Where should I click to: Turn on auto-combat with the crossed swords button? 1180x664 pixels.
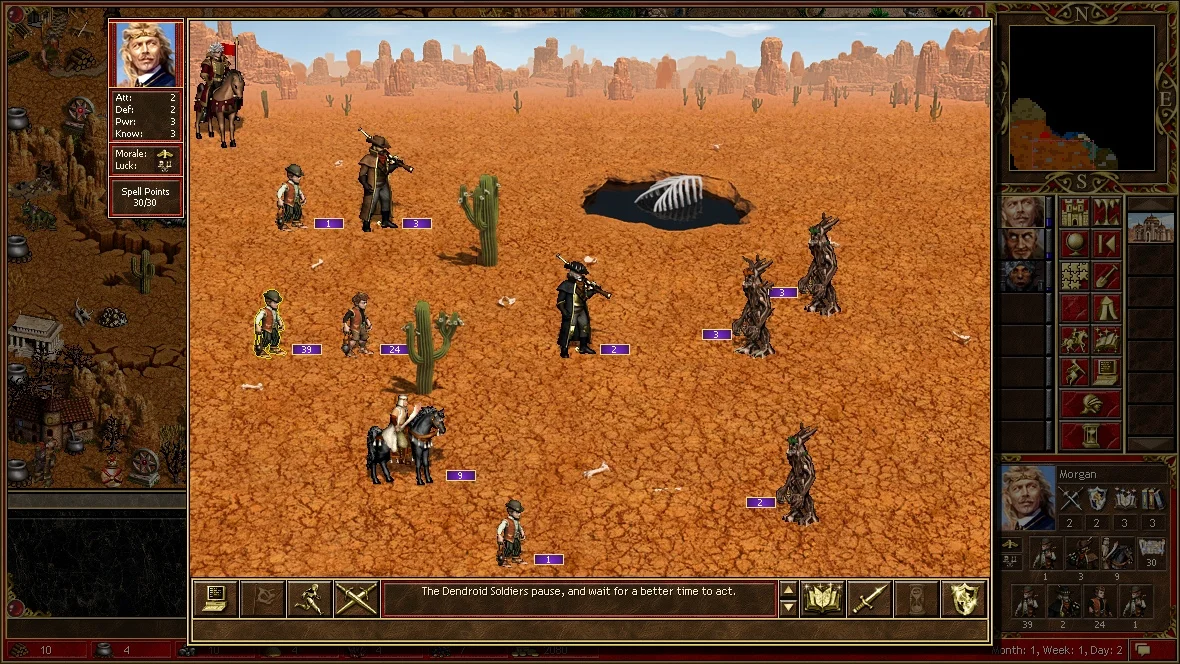tap(356, 598)
